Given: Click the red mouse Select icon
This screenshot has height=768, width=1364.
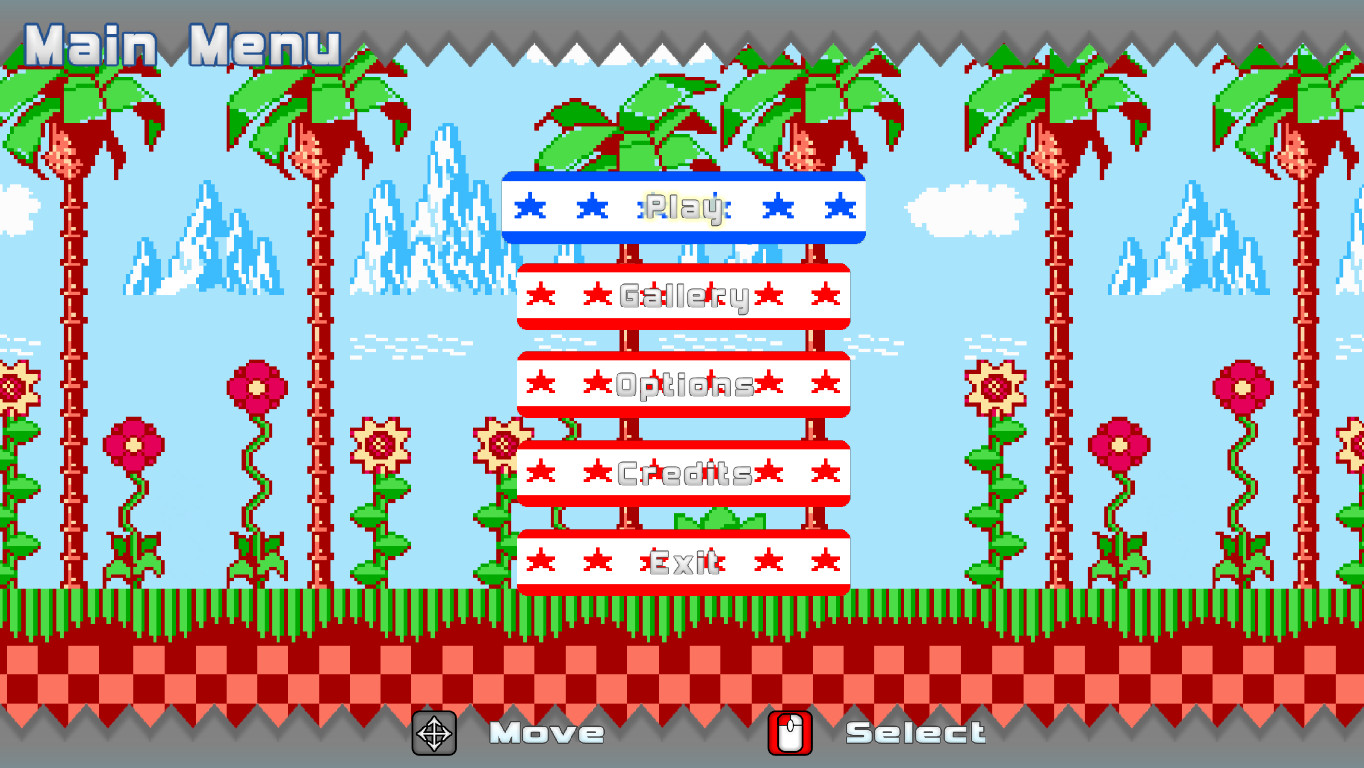Looking at the screenshot, I should coord(789,733).
